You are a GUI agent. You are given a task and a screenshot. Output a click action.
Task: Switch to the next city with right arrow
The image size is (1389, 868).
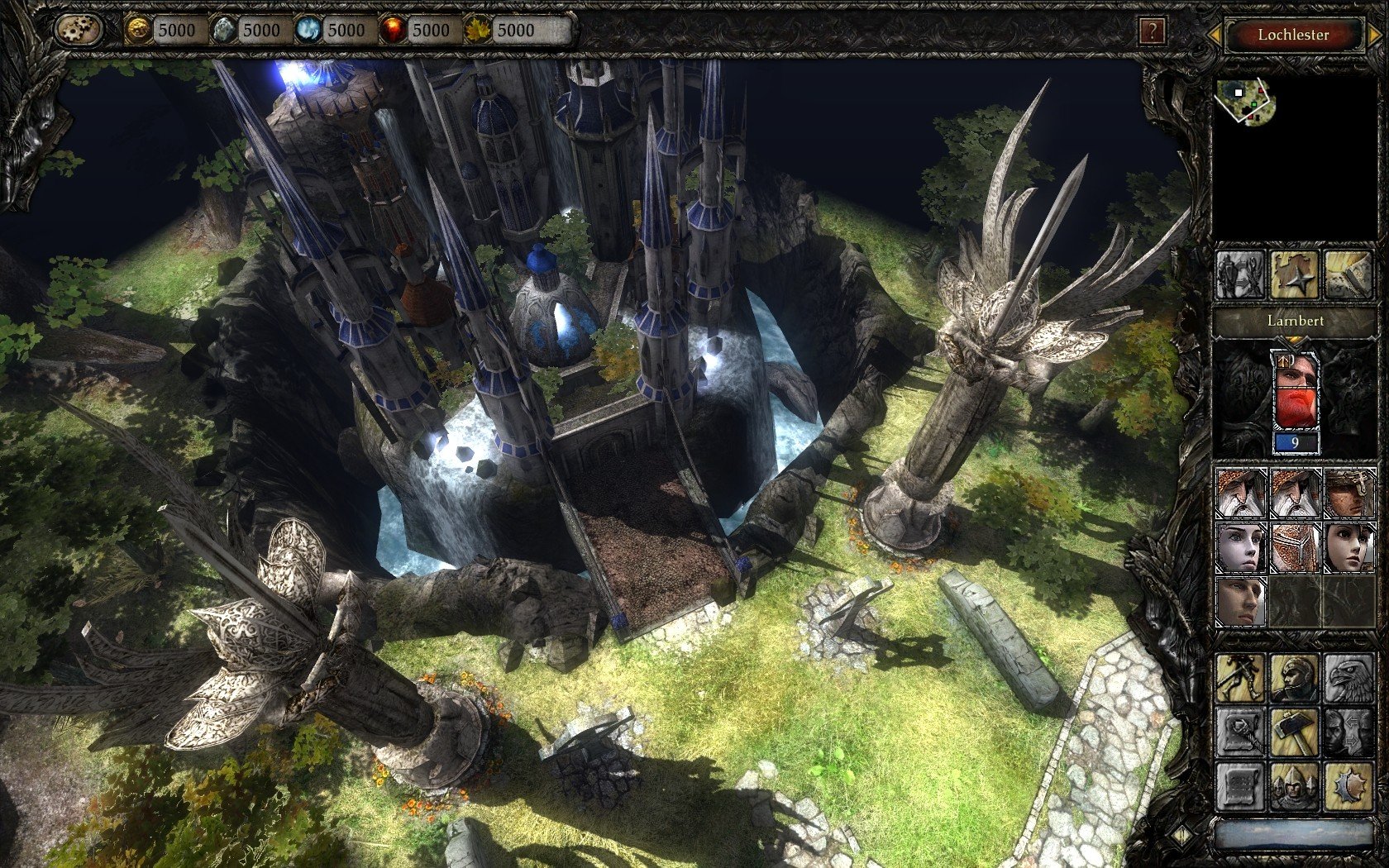[1372, 35]
